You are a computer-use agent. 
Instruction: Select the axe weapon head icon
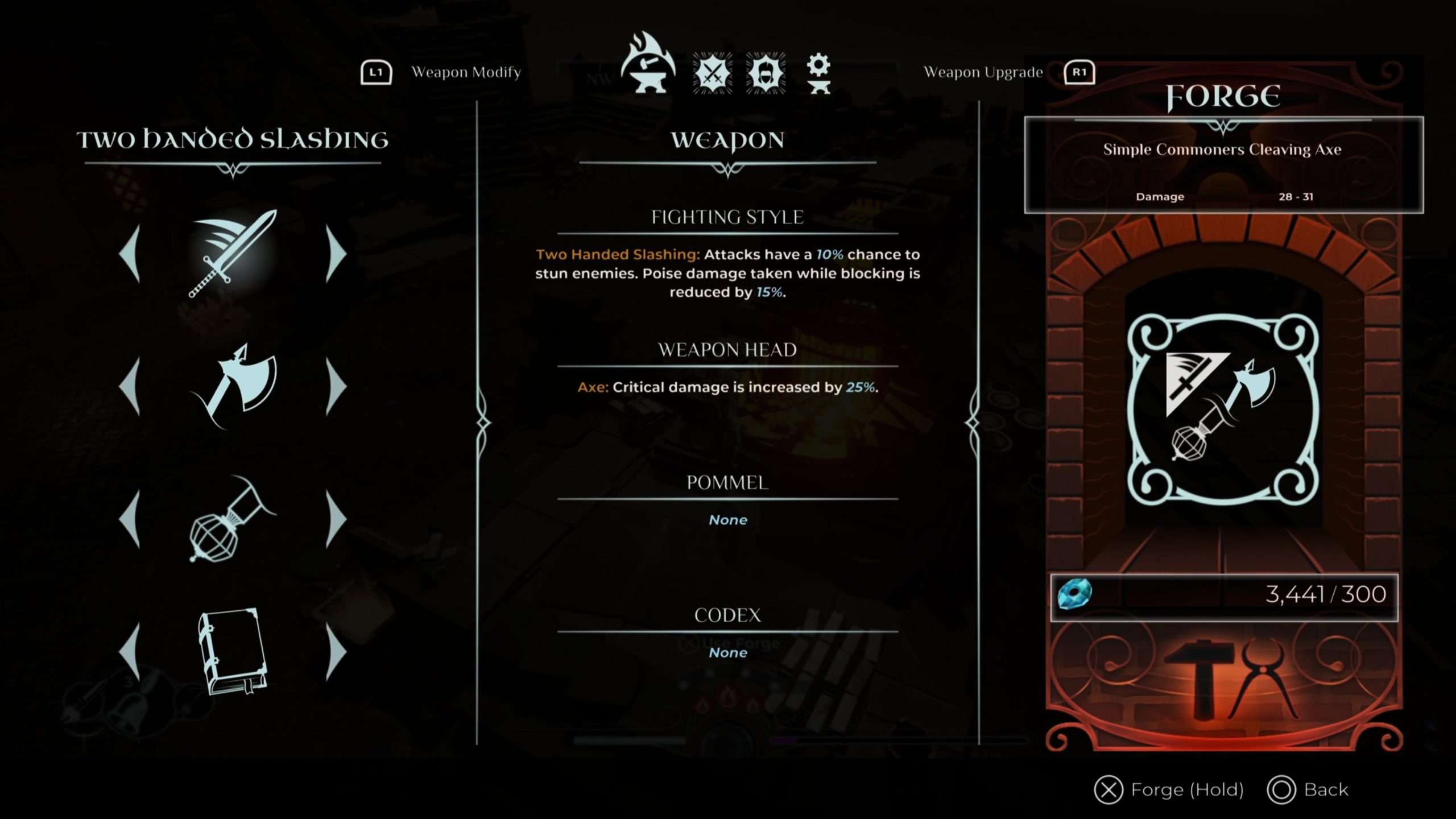coord(233,387)
